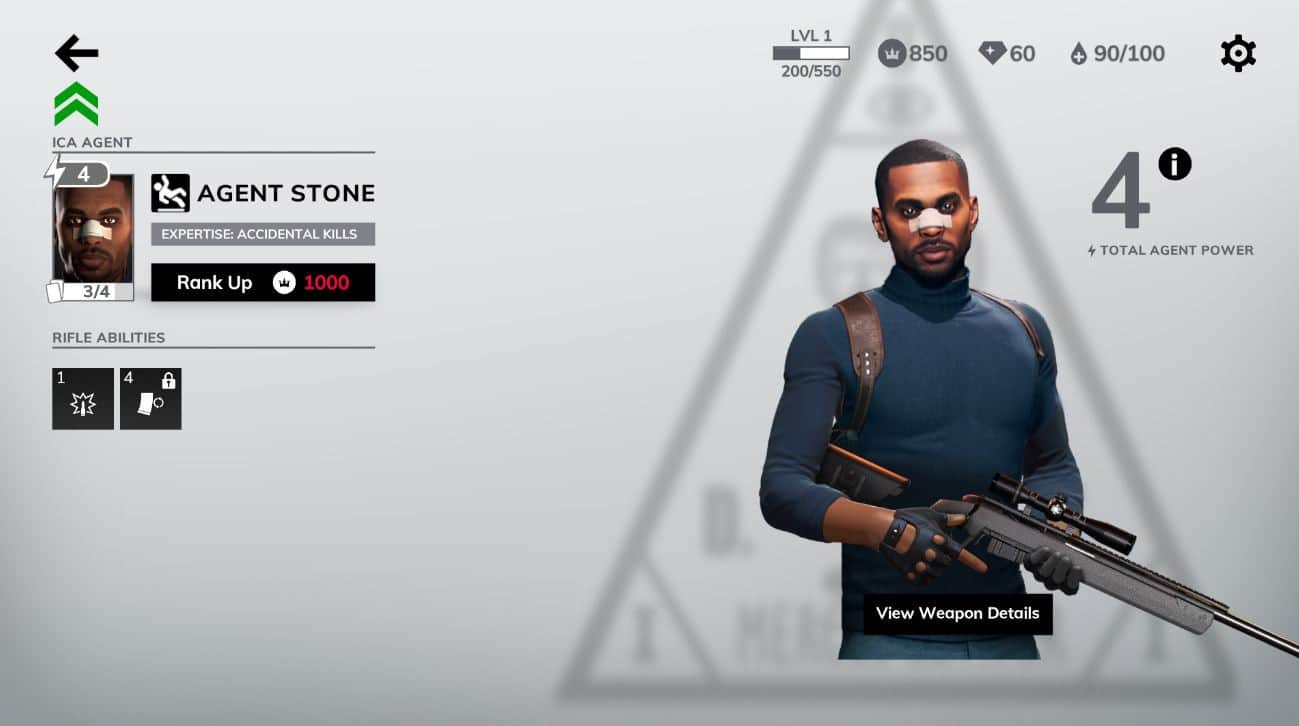Show info about total agent power
Image resolution: width=1299 pixels, height=726 pixels.
point(1174,163)
